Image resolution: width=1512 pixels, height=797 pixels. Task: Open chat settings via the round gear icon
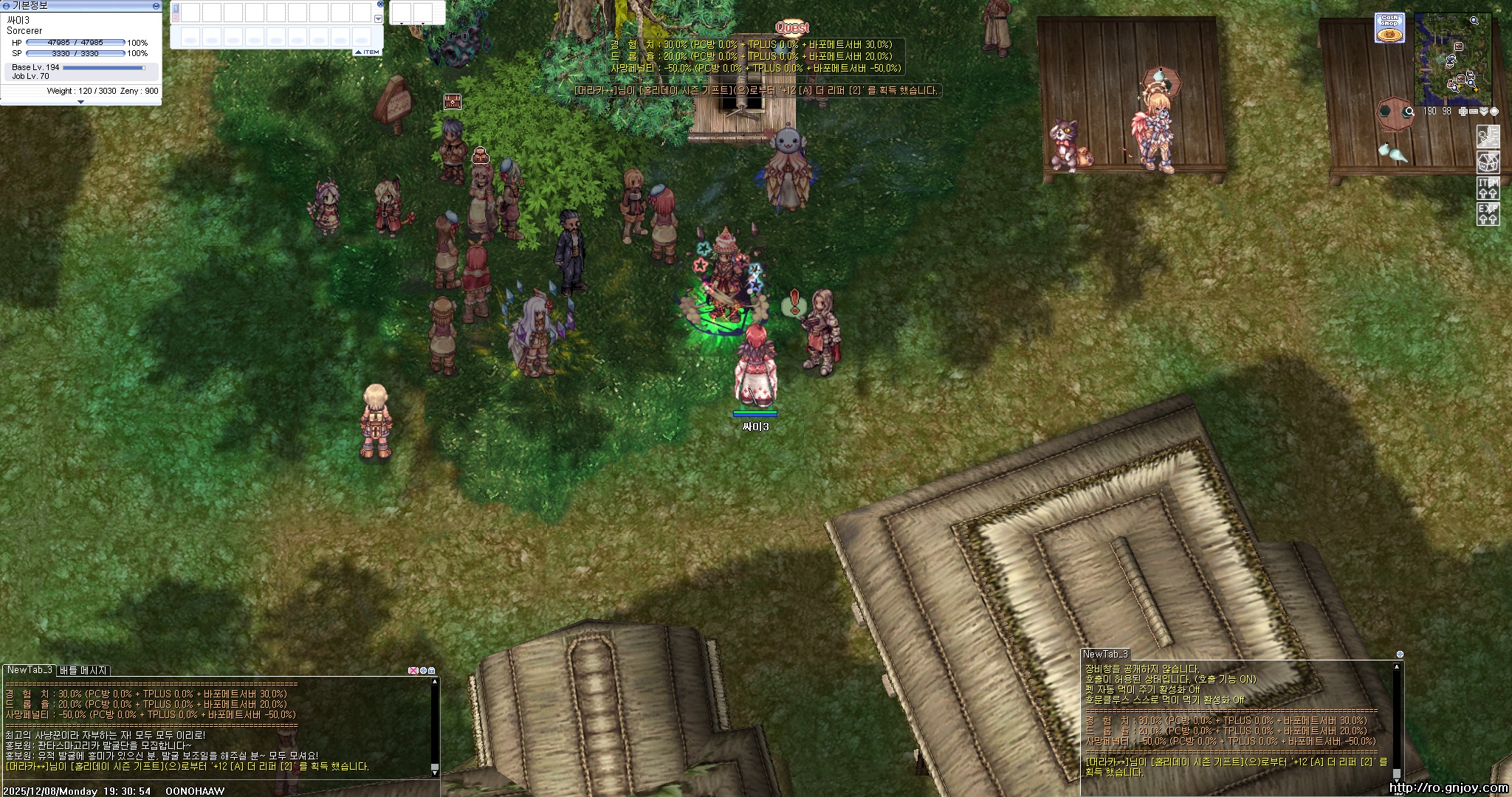click(423, 671)
